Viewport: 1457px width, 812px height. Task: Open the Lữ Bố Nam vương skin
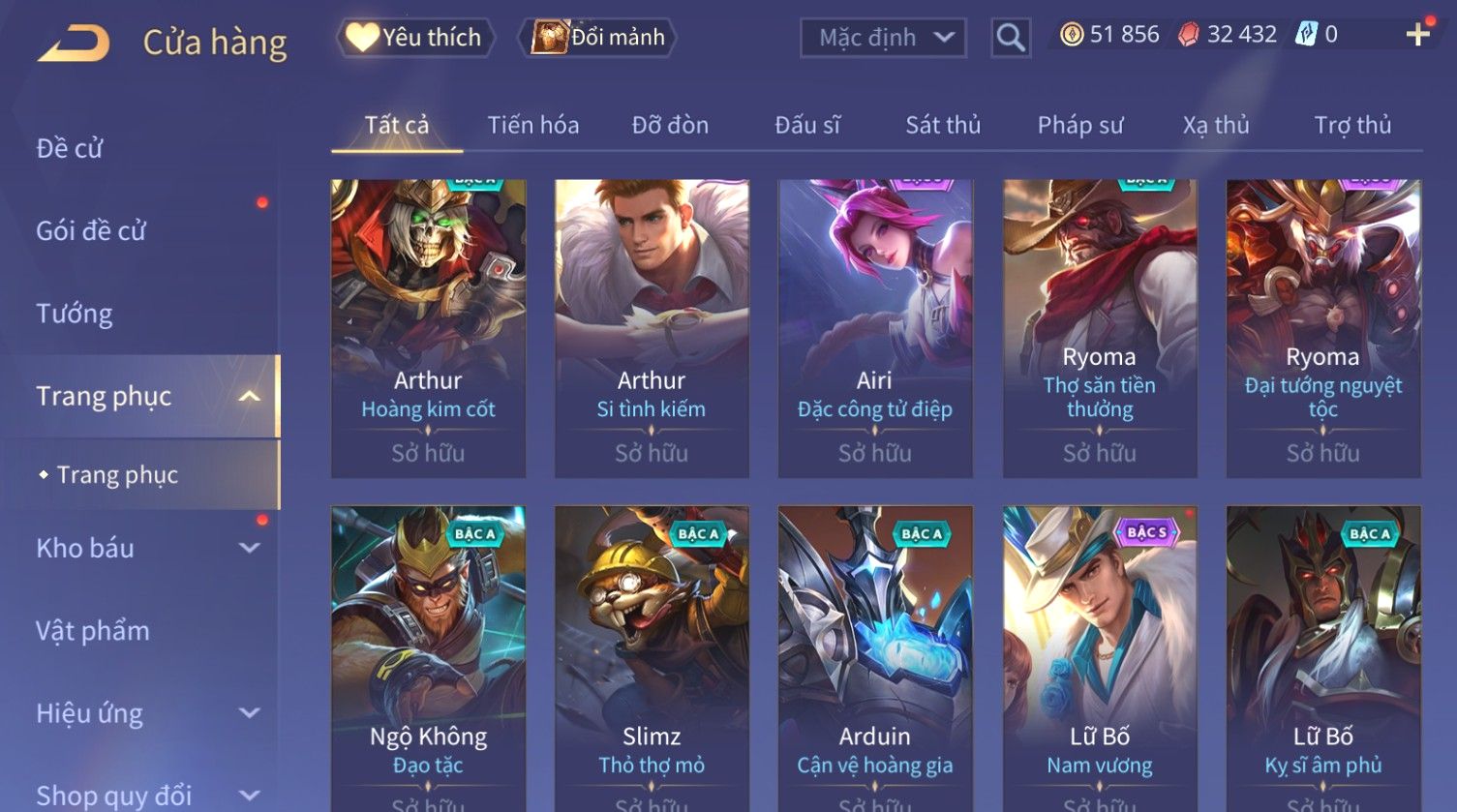coord(1100,658)
